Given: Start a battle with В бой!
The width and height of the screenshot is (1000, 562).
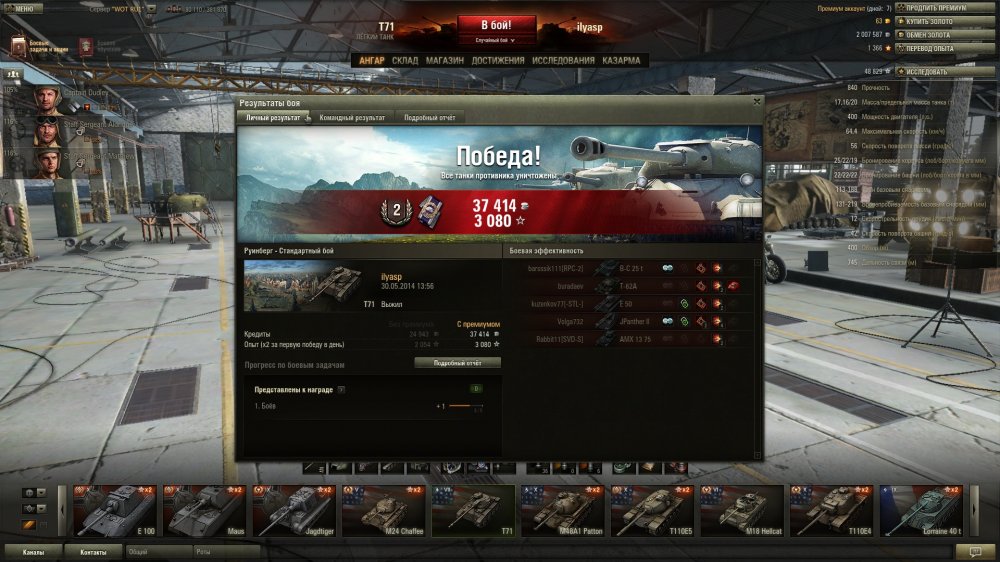Looking at the screenshot, I should 497,25.
